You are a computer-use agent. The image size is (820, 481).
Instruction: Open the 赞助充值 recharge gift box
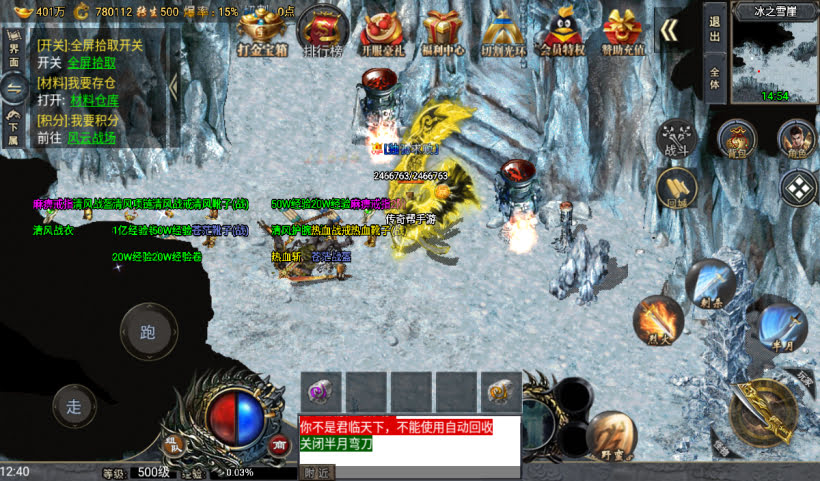click(x=623, y=30)
